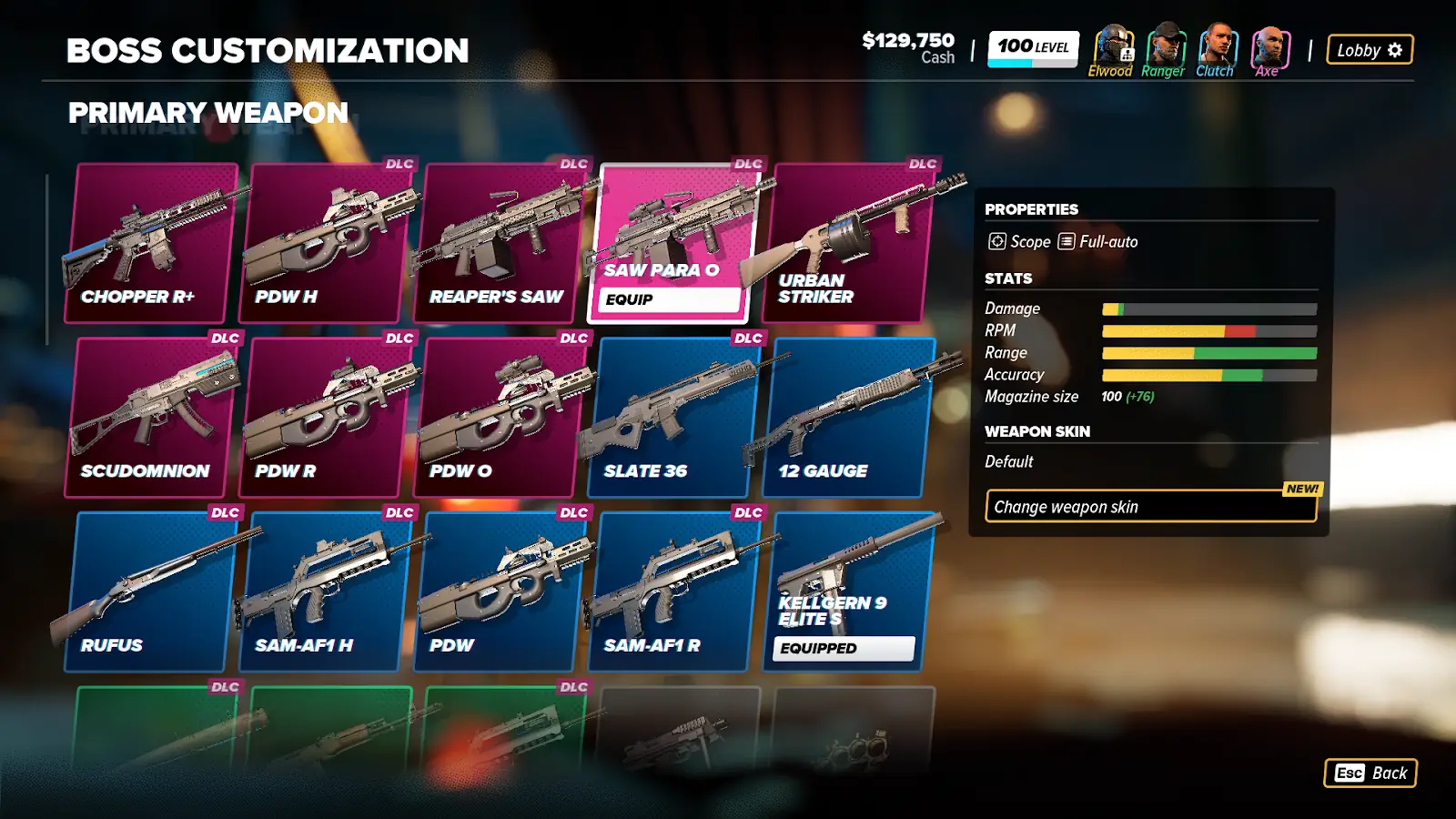Select the URBAN STRIKER shotgun tile

(x=847, y=243)
